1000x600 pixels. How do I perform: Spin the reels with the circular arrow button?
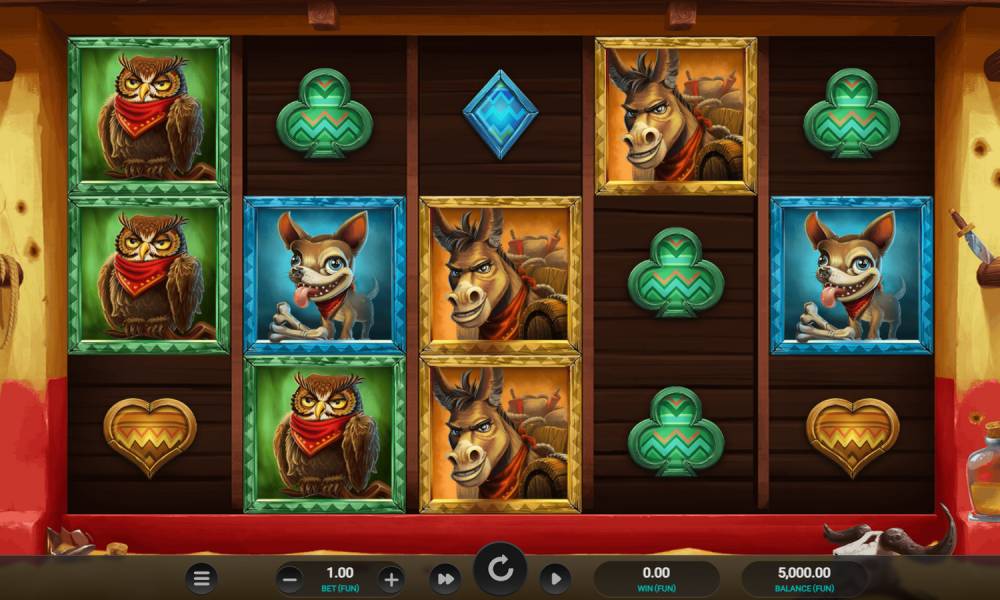(500, 572)
